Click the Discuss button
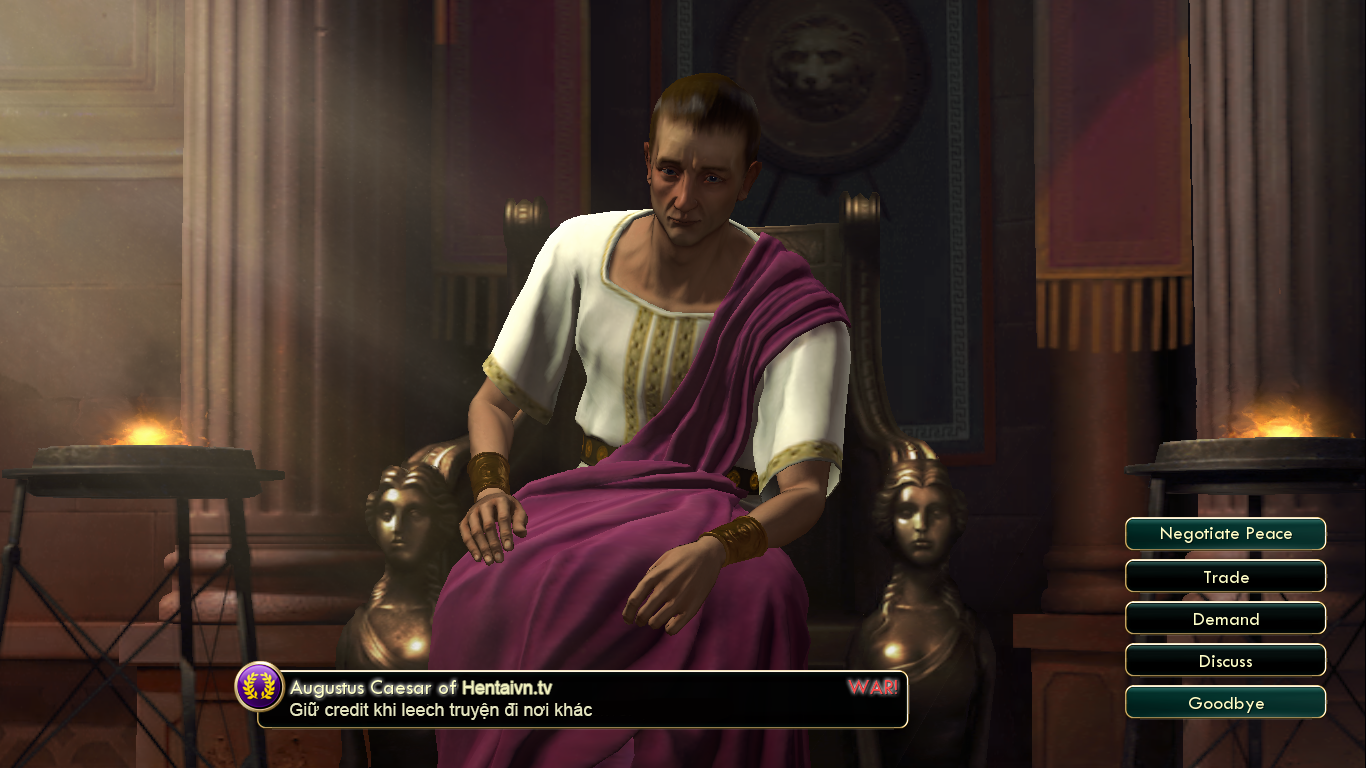1366x768 pixels. click(x=1225, y=661)
